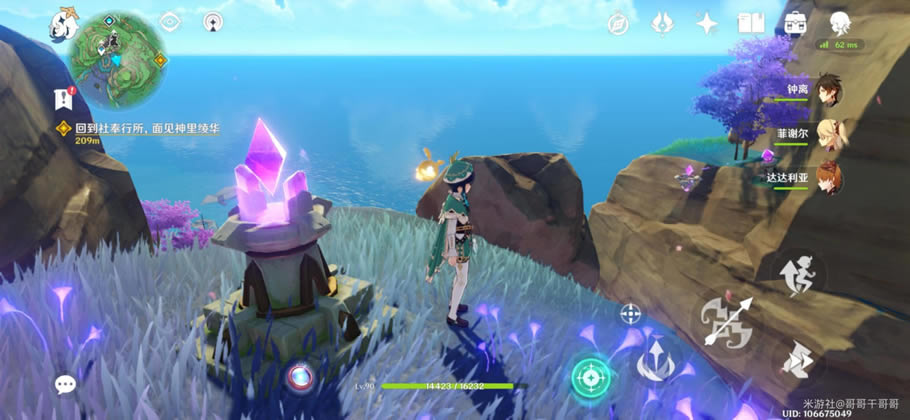Screen dimensions: 910x420
Task: Trigger the glowing green elemental burst
Action: click(590, 376)
